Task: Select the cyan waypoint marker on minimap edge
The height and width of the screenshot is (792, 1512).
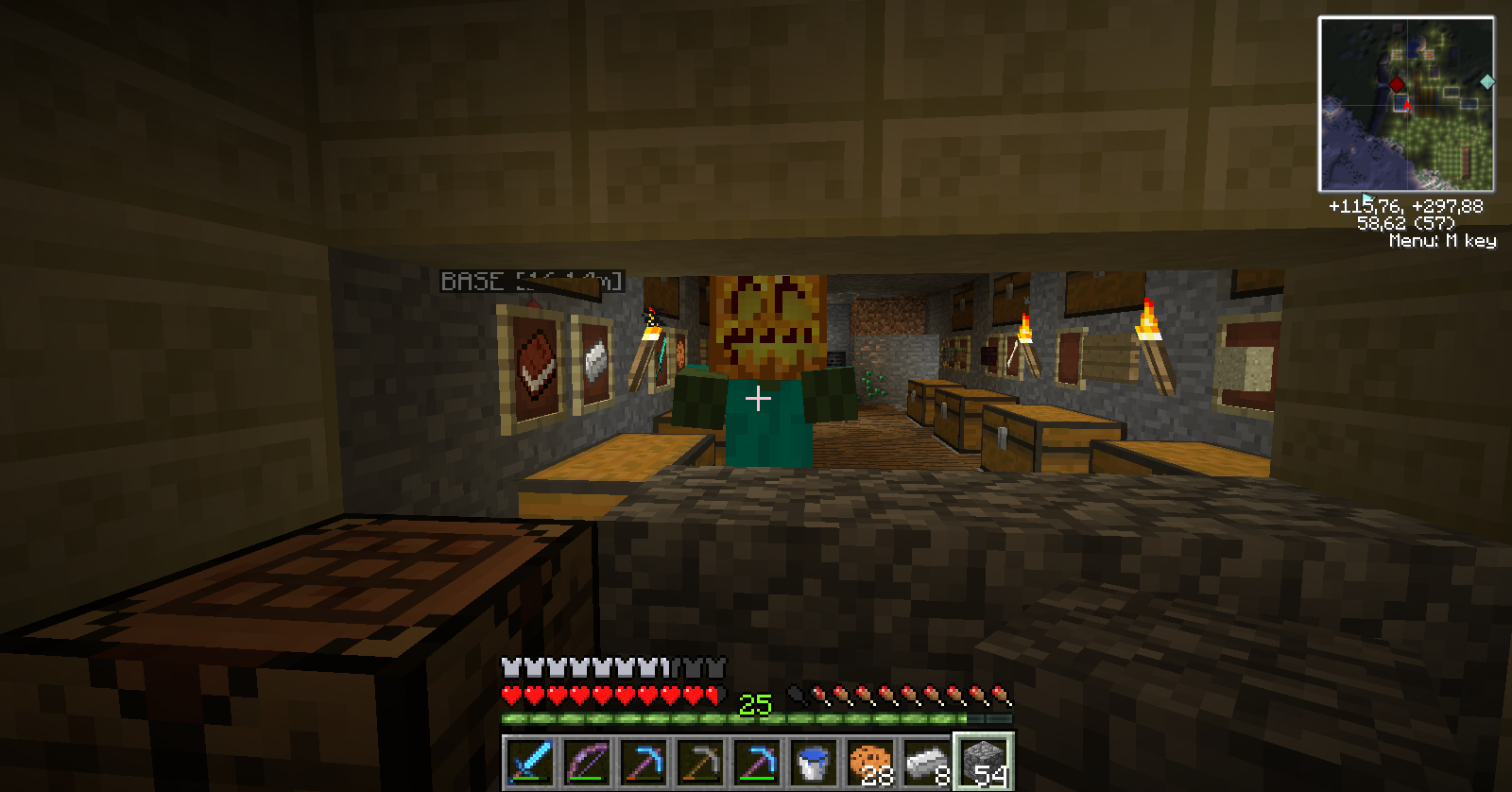Action: (1486, 82)
